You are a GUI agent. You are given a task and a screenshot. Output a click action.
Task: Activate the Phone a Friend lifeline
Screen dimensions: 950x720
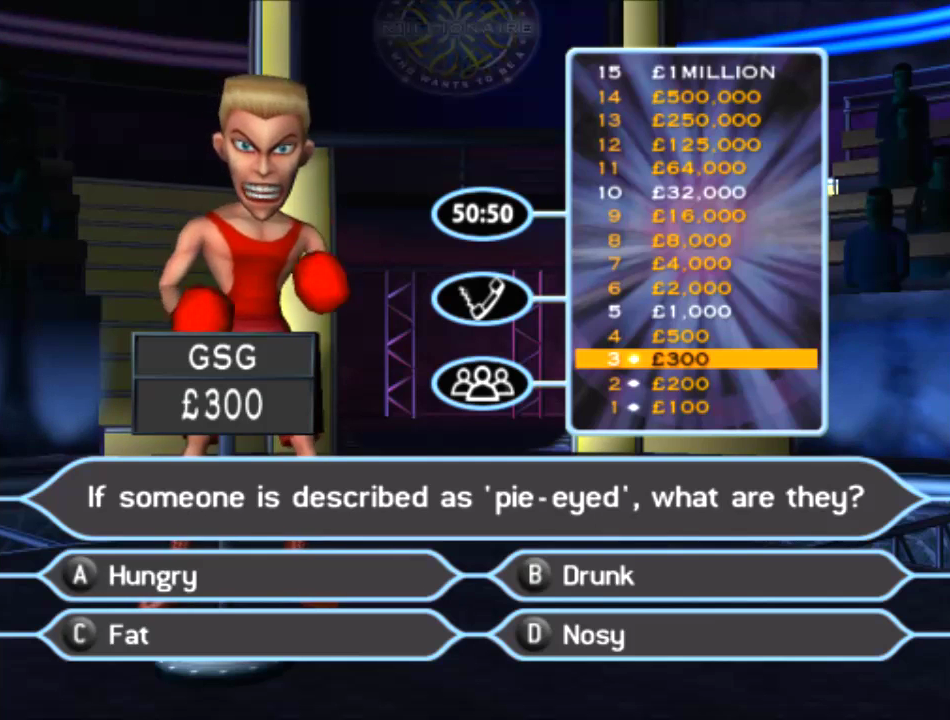click(482, 298)
